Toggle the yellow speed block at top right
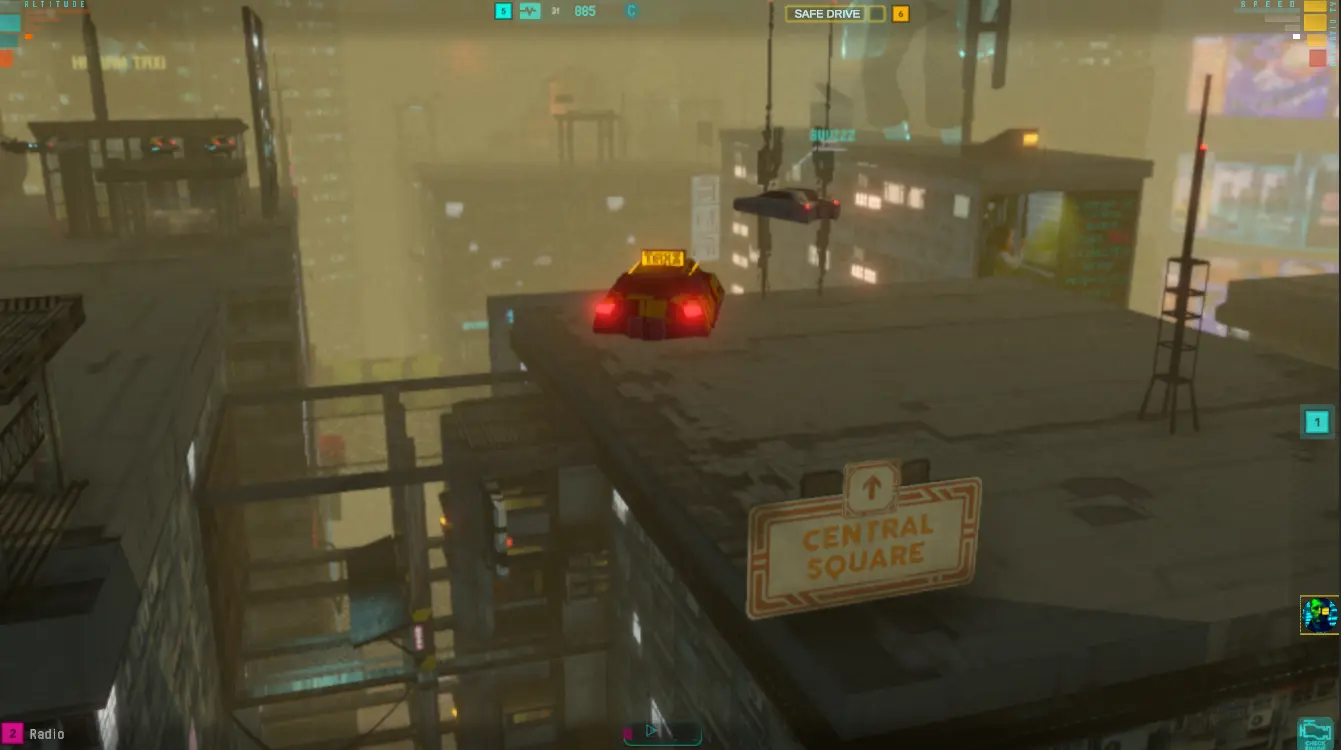This screenshot has width=1341, height=750. (1315, 6)
